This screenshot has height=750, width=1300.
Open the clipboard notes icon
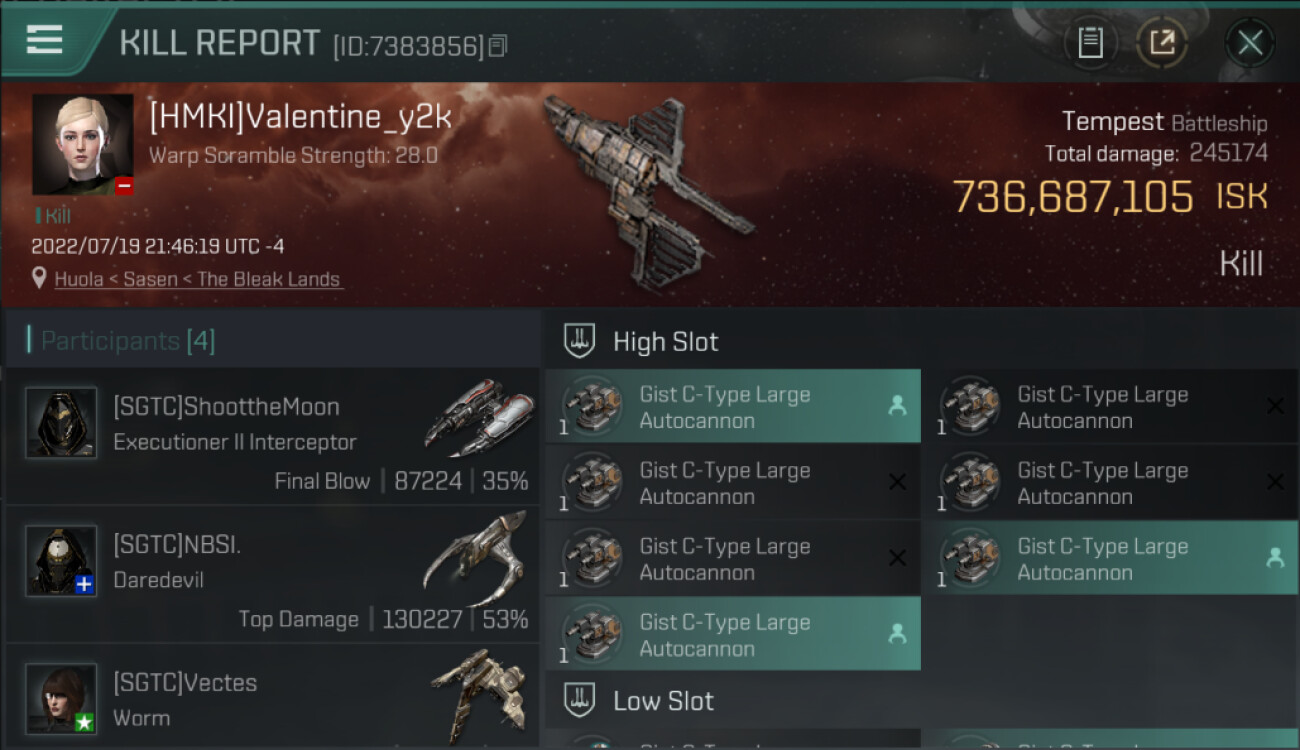coord(1090,42)
